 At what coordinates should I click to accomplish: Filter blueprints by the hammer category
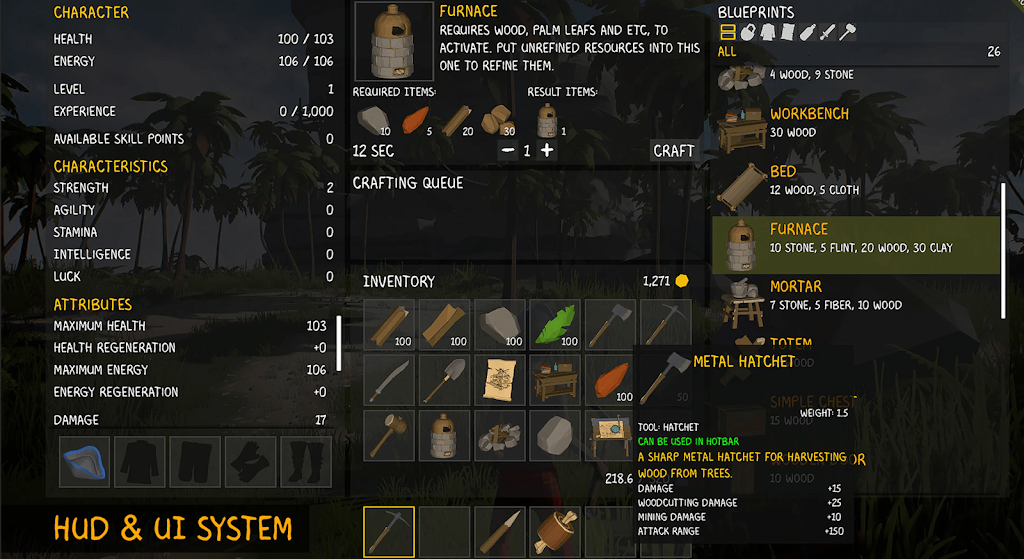847,33
